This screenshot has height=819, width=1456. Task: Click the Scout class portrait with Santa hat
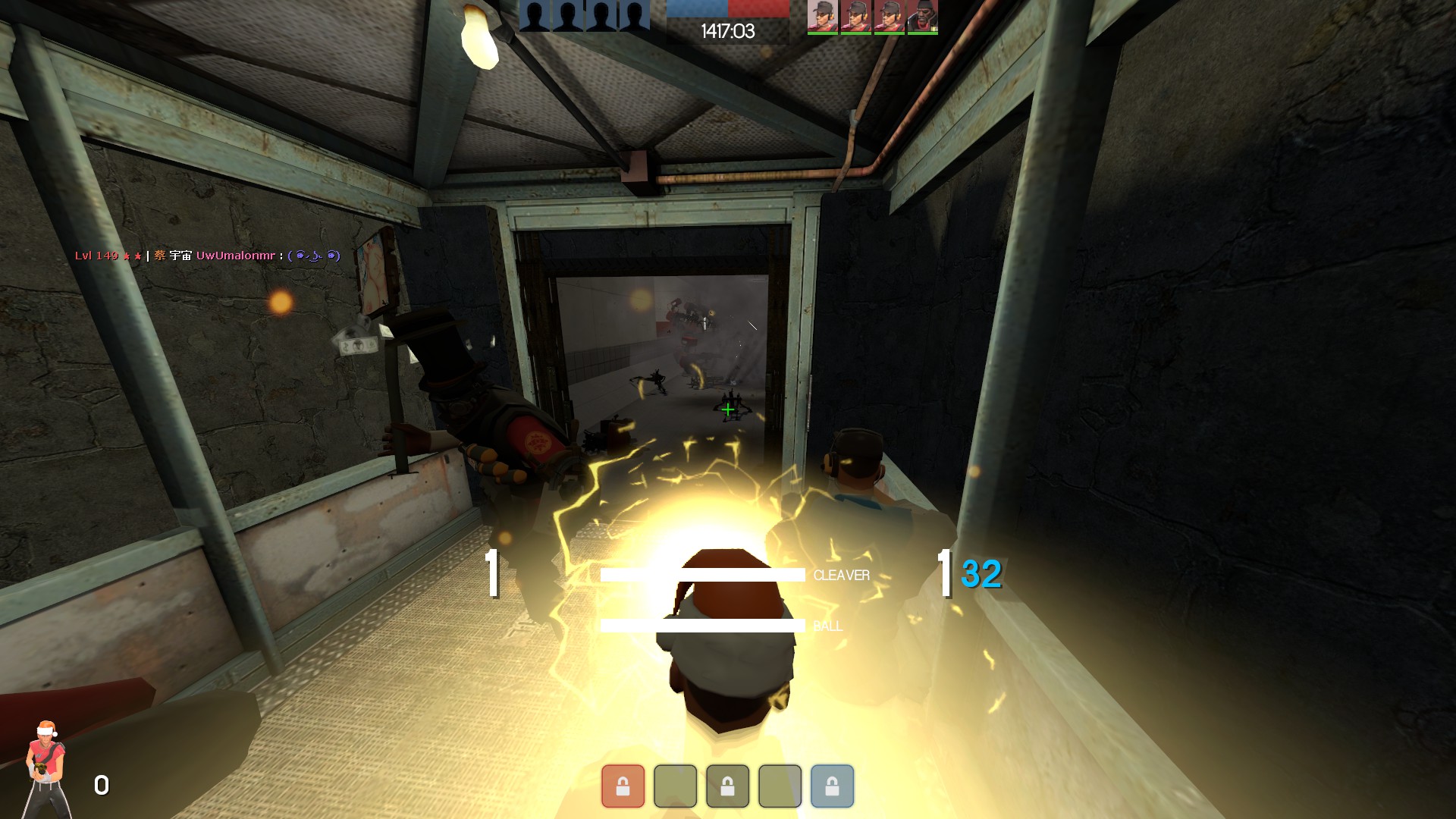pyautogui.click(x=47, y=767)
